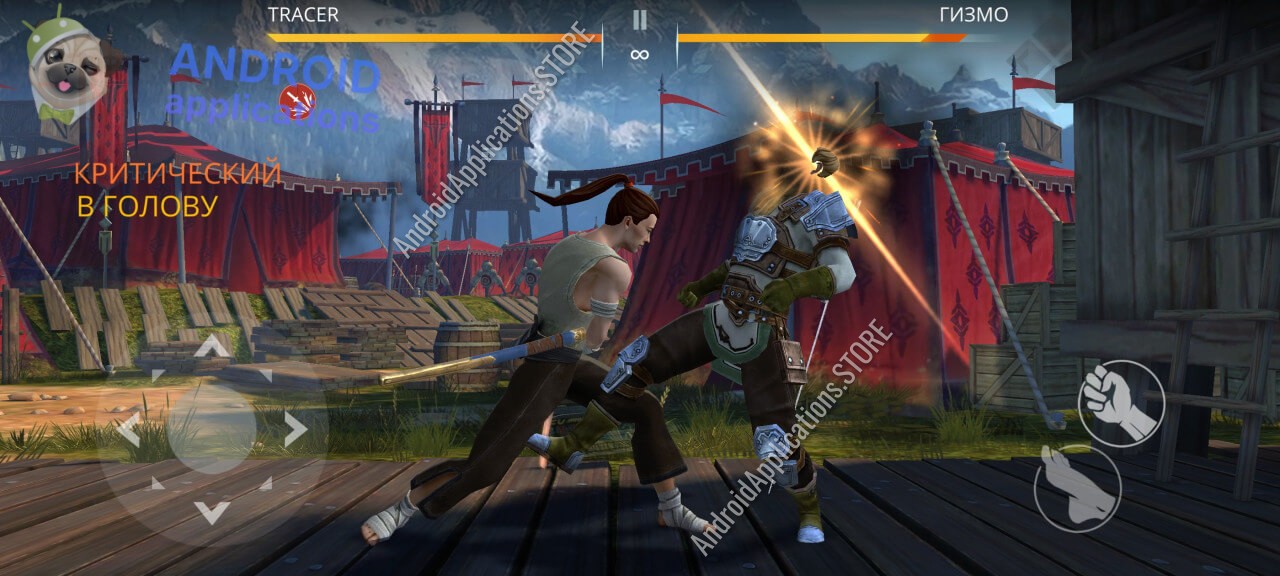Pause the fight with the pause button
This screenshot has height=576, width=1280.
coord(640,20)
